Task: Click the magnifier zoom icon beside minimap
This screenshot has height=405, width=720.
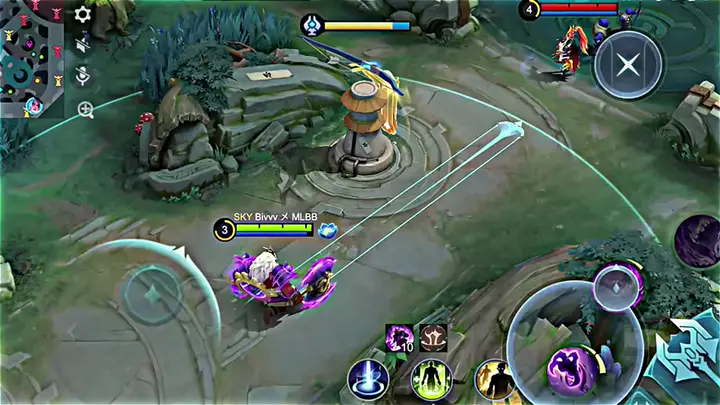Action: point(85,108)
